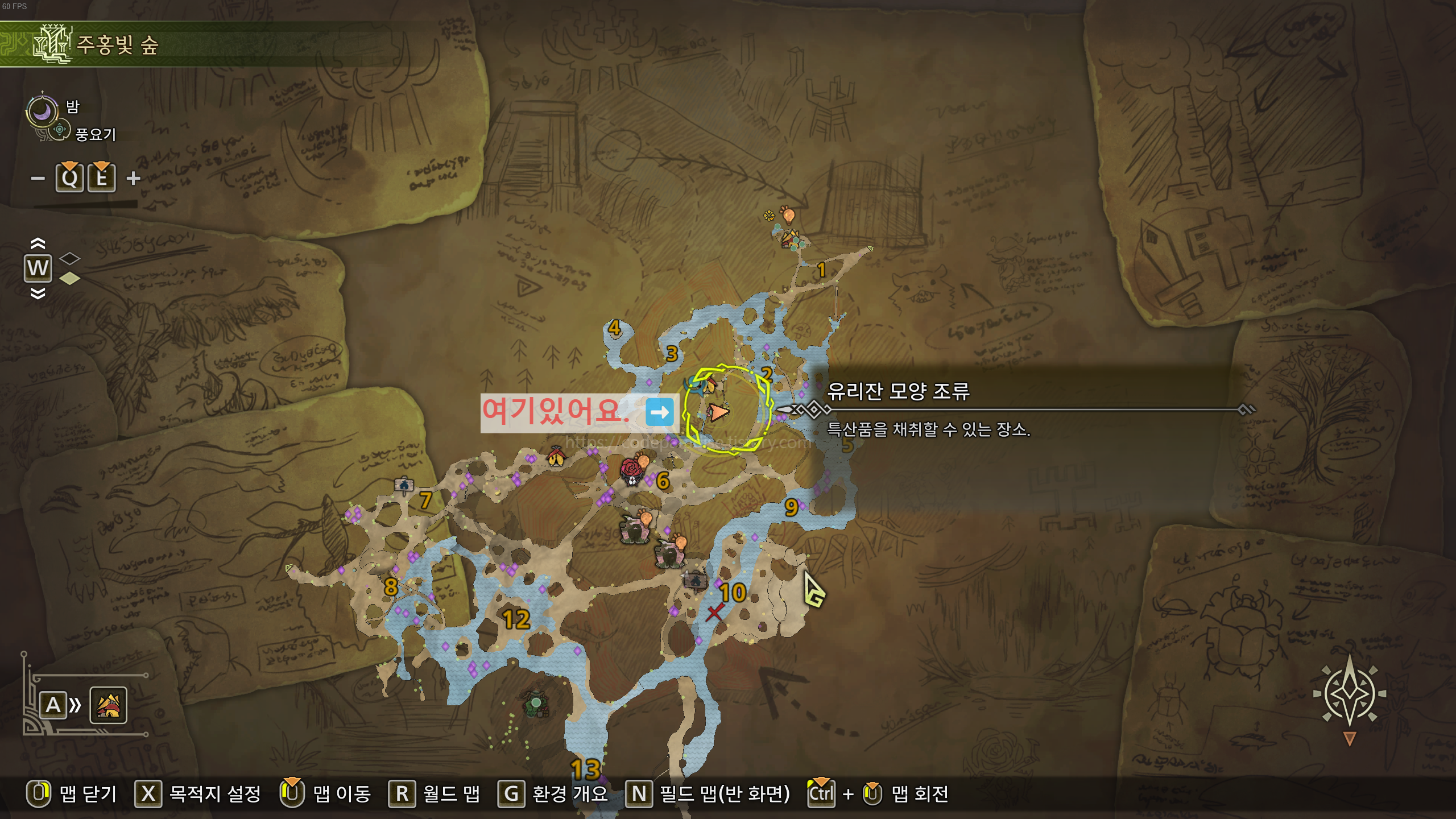The height and width of the screenshot is (819, 1456).
Task: Click the double down-chevron below the W key
Action: [38, 291]
